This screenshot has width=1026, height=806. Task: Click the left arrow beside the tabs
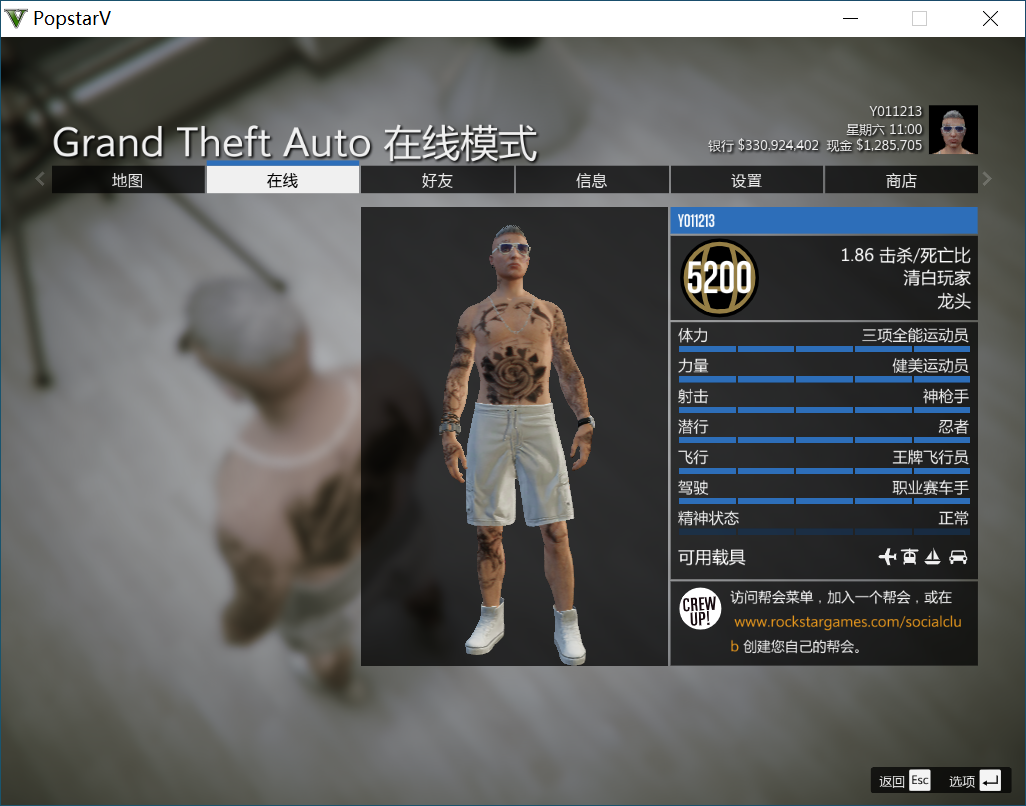click(x=40, y=180)
